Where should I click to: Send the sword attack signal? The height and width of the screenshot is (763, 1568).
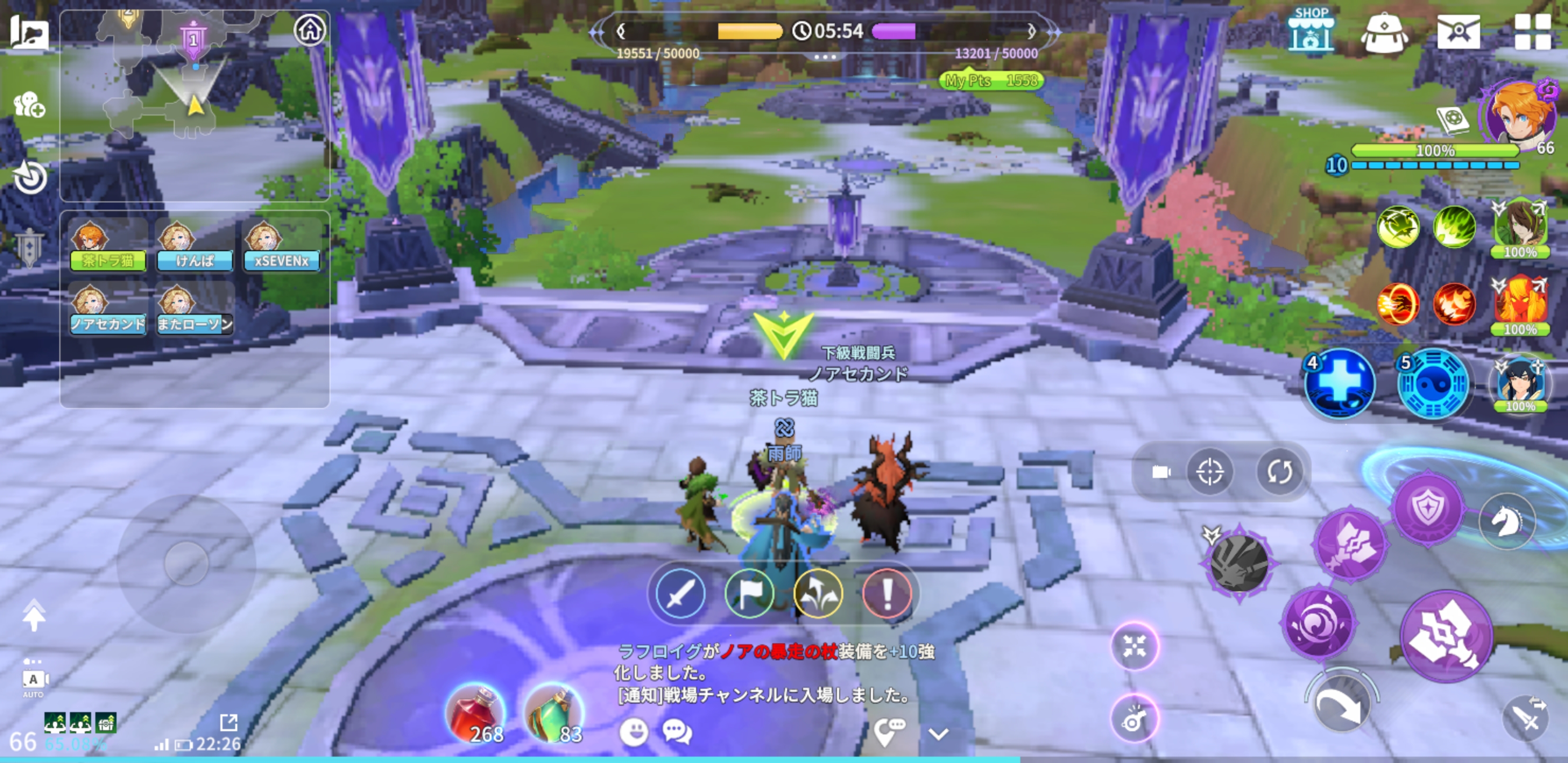coord(680,593)
